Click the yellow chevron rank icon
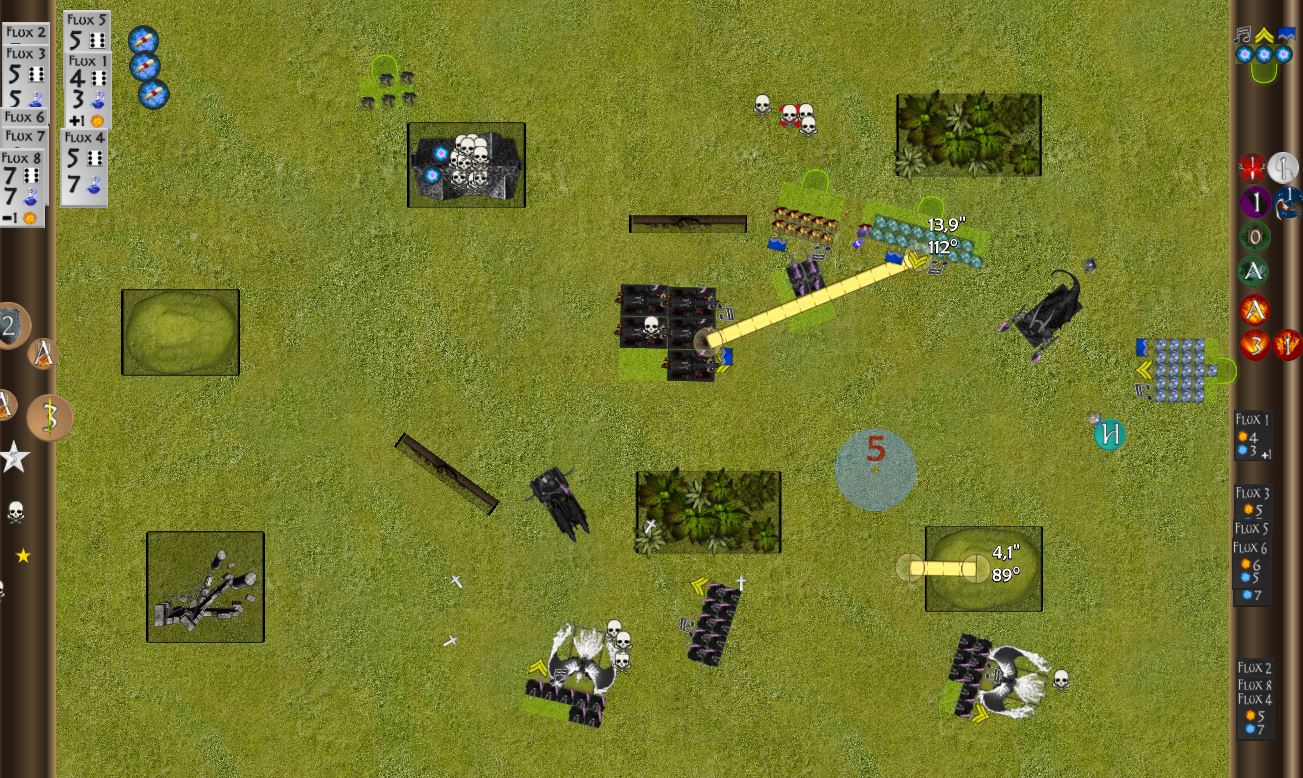The height and width of the screenshot is (778, 1303). coord(1264,37)
